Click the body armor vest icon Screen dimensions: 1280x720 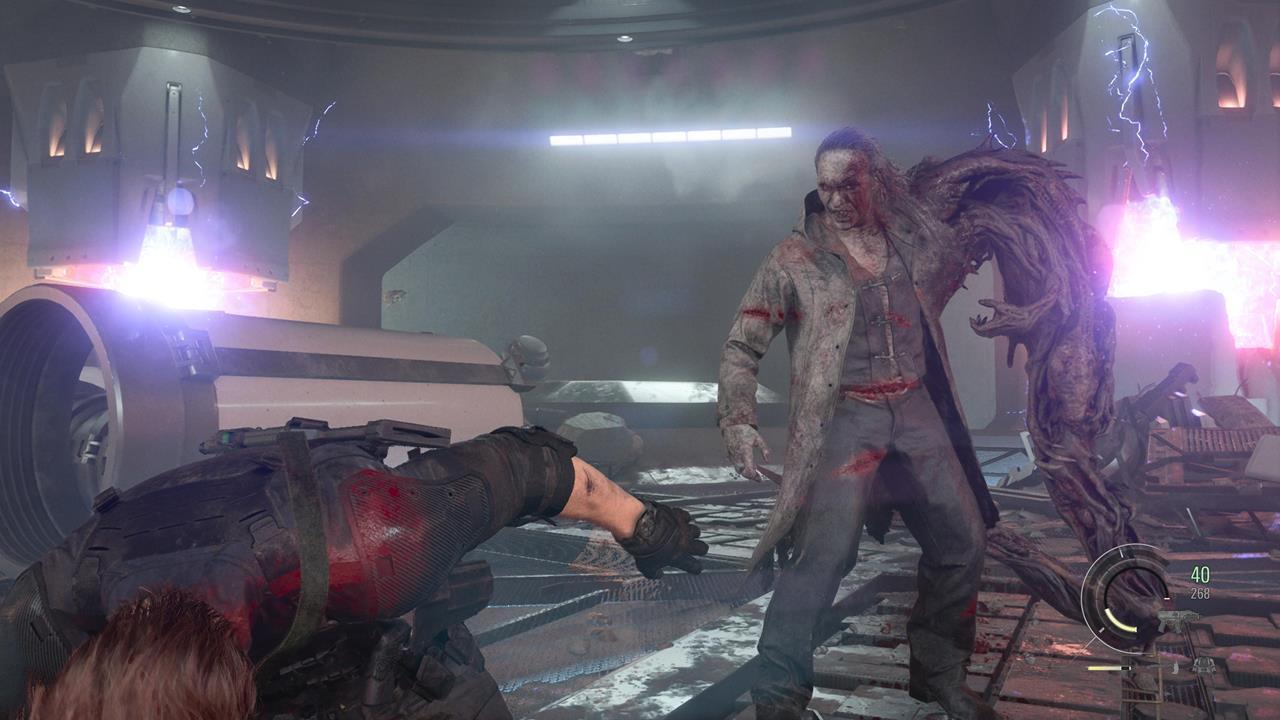(1204, 667)
